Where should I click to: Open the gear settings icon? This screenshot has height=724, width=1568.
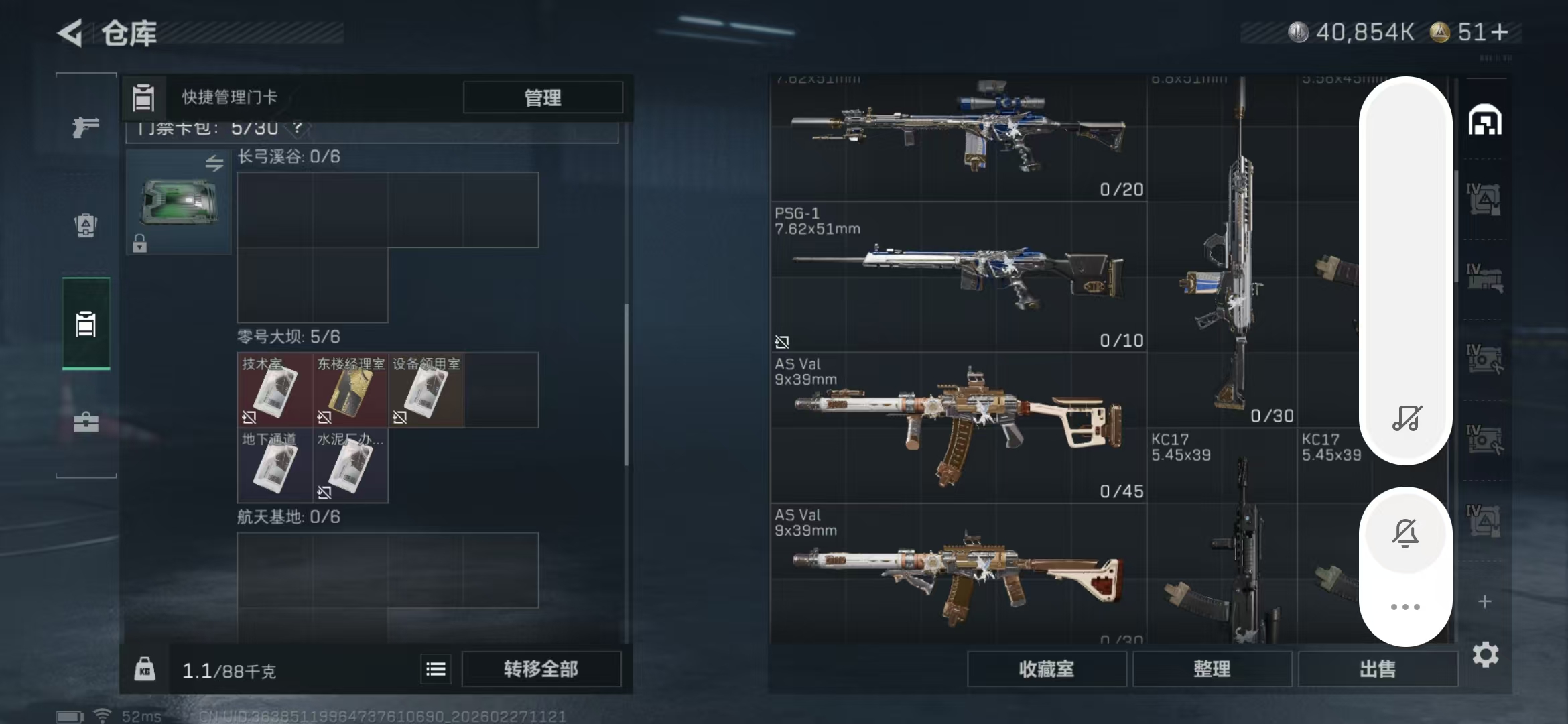1485,654
